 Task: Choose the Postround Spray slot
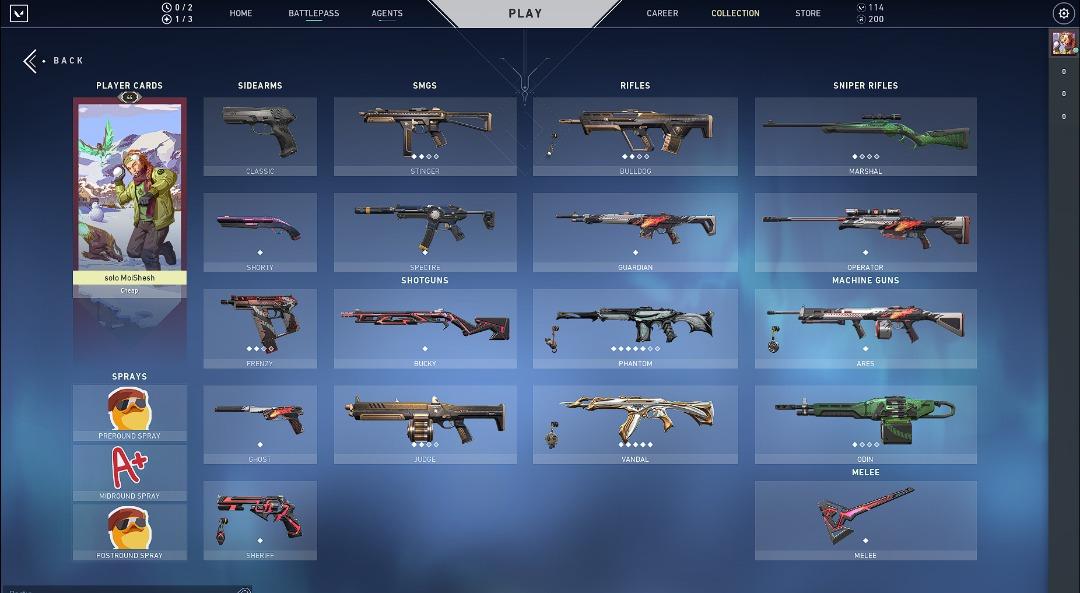[x=129, y=531]
